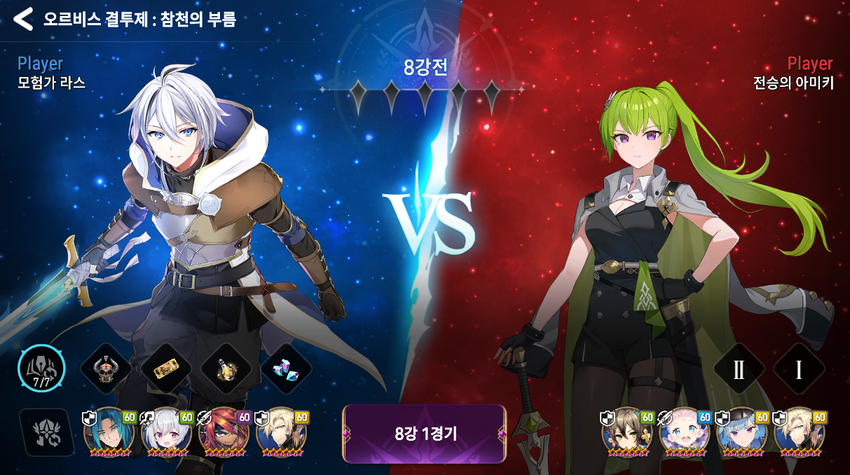The image size is (850, 475).
Task: Go back using the top-left arrow
Action: pos(22,18)
